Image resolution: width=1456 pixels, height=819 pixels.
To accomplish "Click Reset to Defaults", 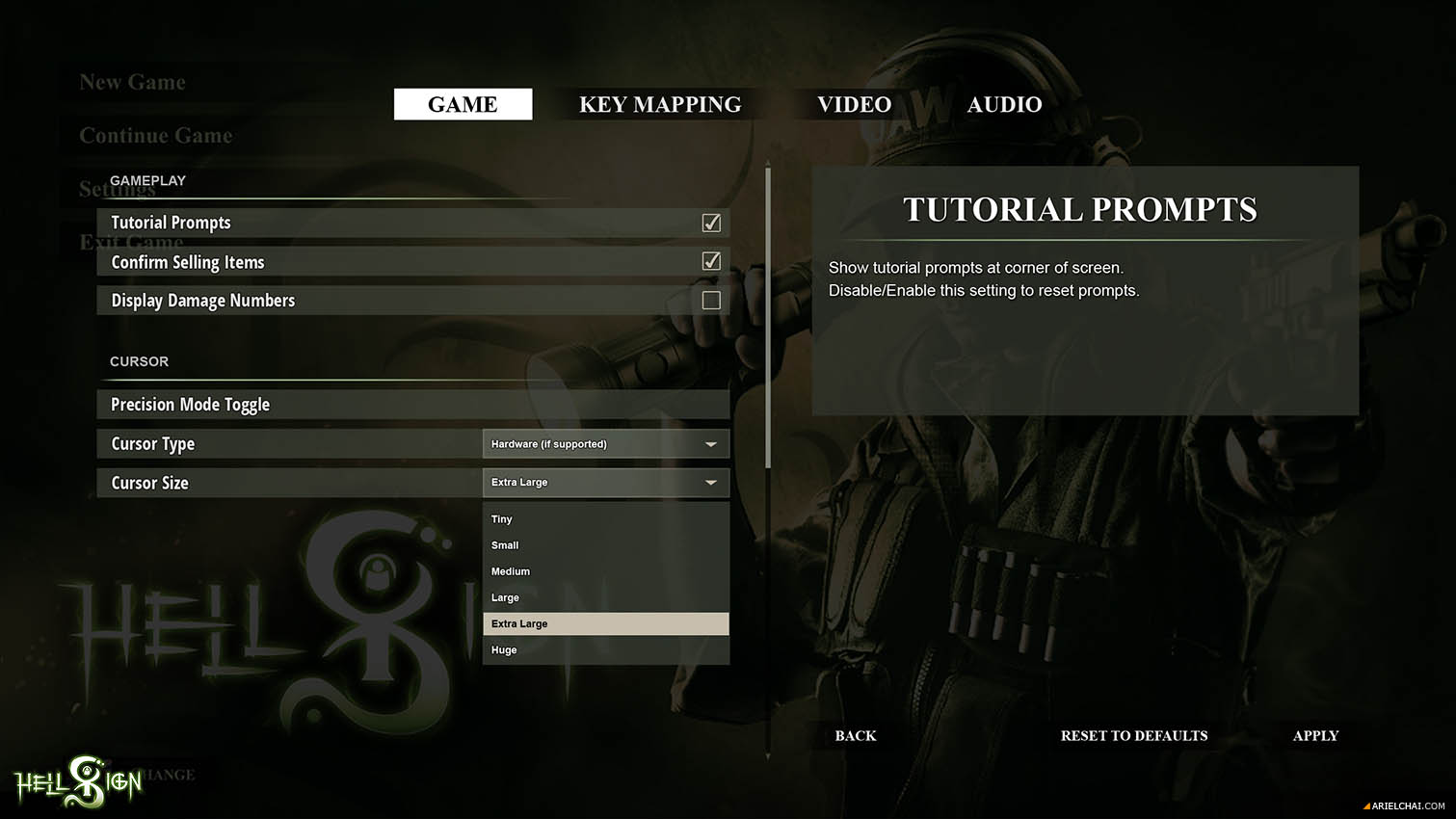I will 1134,736.
